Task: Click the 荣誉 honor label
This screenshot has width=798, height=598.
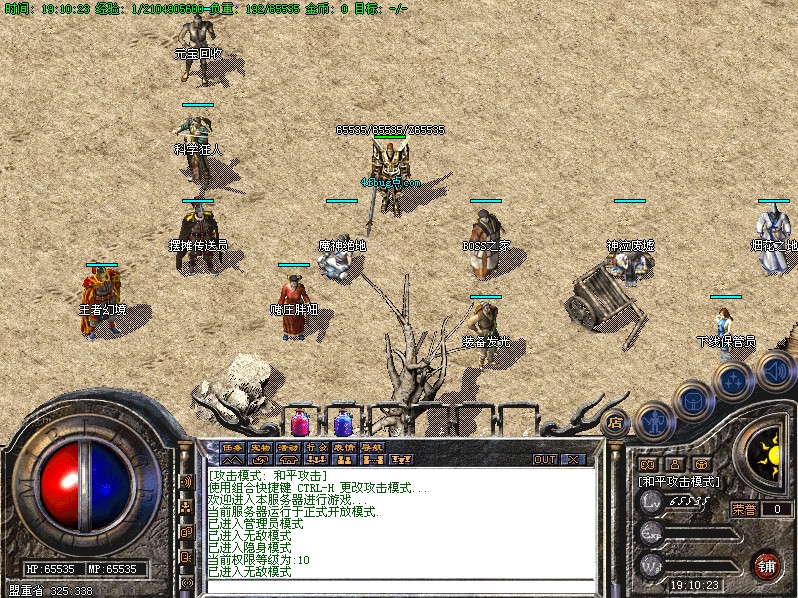Action: coord(745,509)
